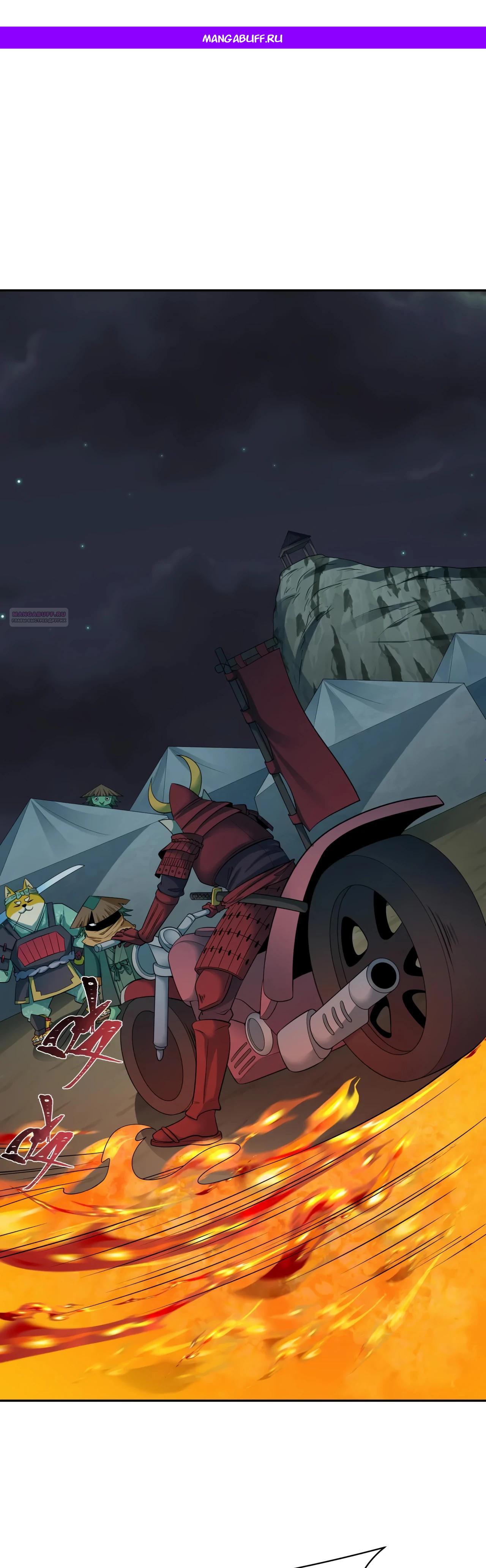Open the MANGABUFF.RU banner link

[243, 38]
